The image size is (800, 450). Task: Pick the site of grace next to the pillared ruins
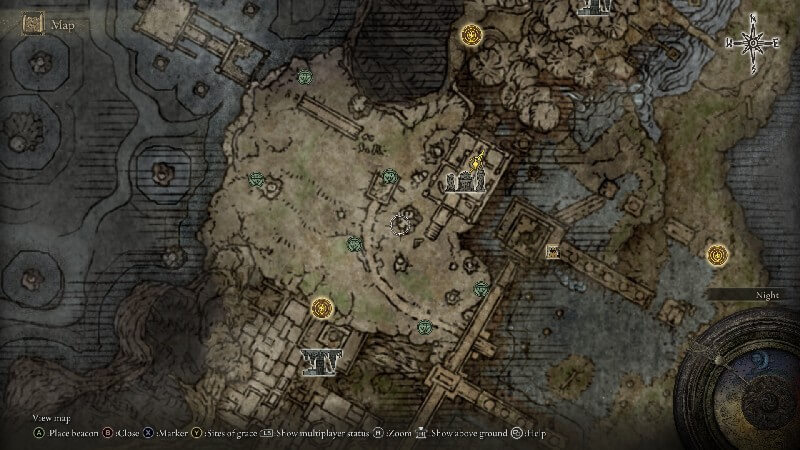click(321, 309)
